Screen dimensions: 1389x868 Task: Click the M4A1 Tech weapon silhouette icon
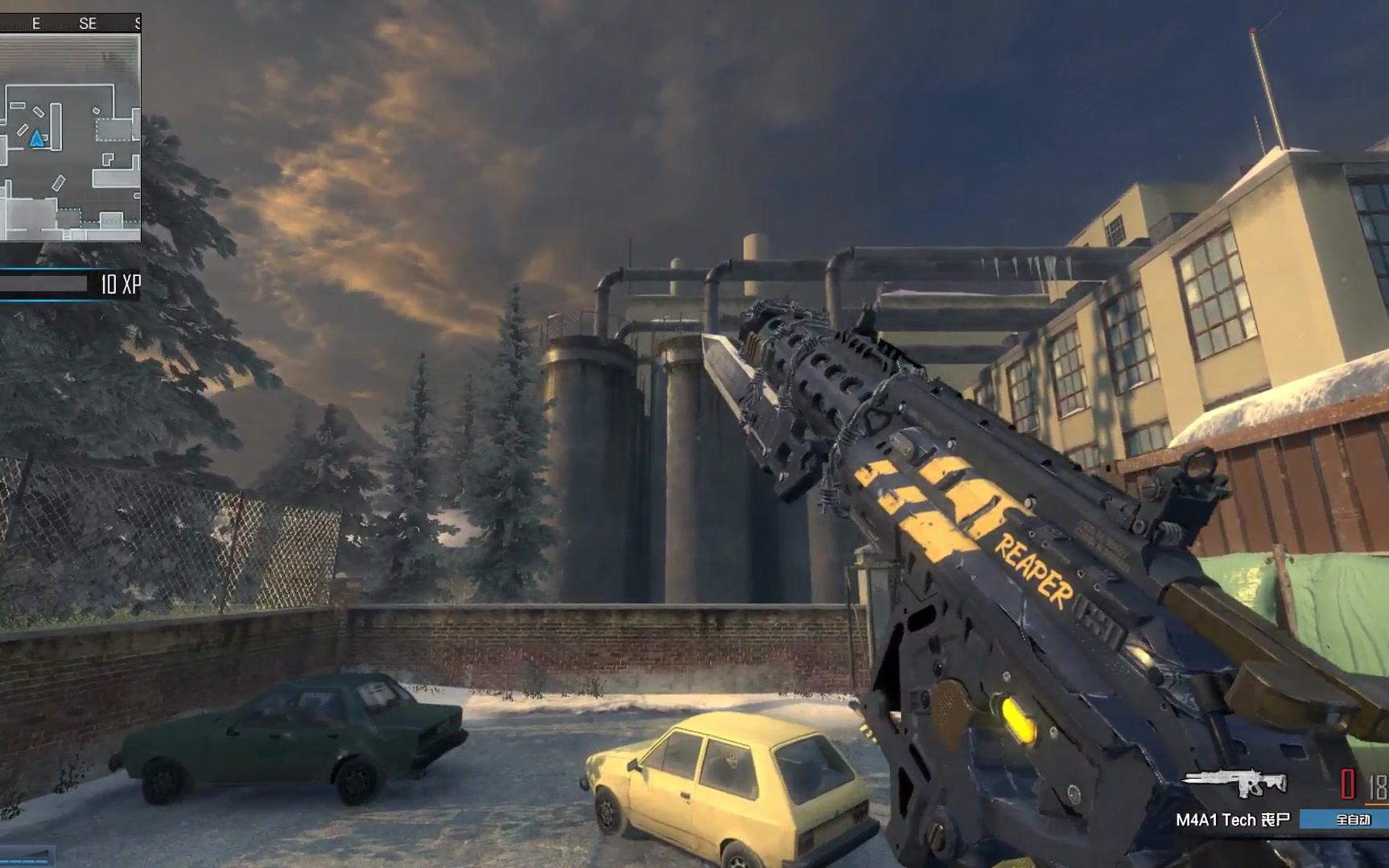(1234, 783)
